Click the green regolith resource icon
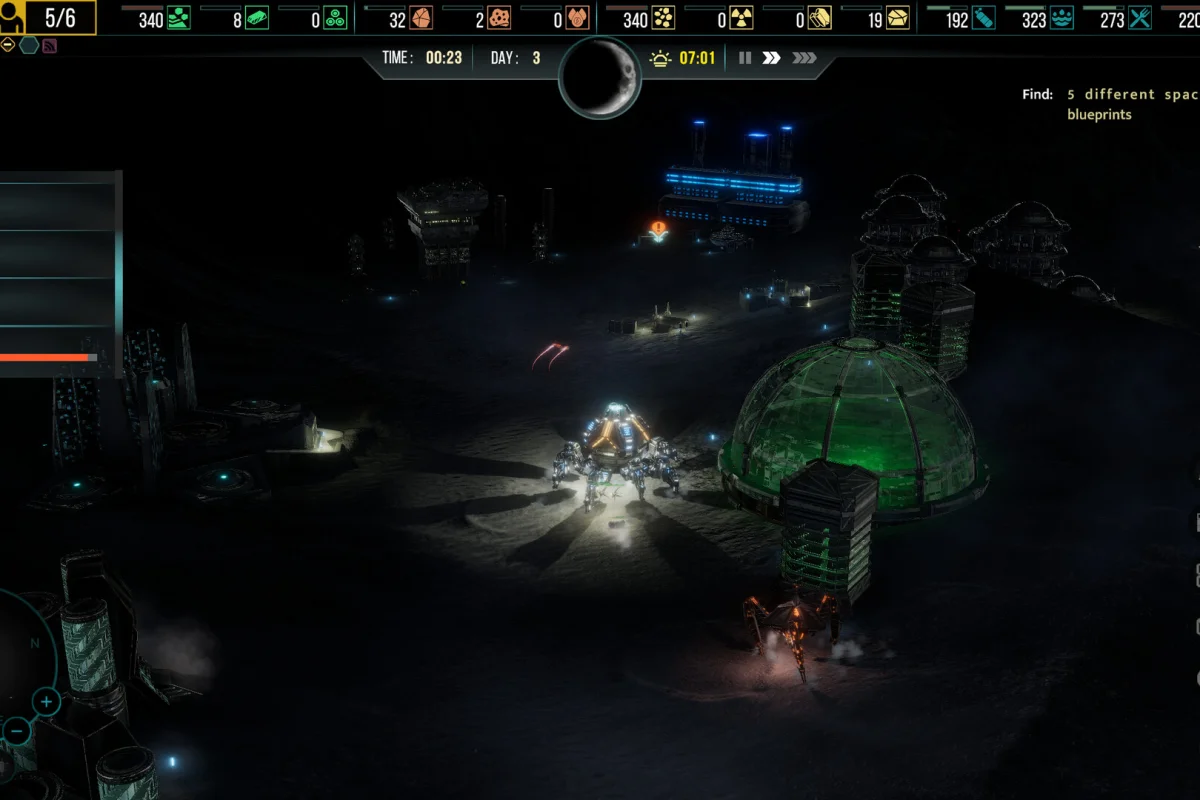The width and height of the screenshot is (1200, 800). (x=179, y=19)
